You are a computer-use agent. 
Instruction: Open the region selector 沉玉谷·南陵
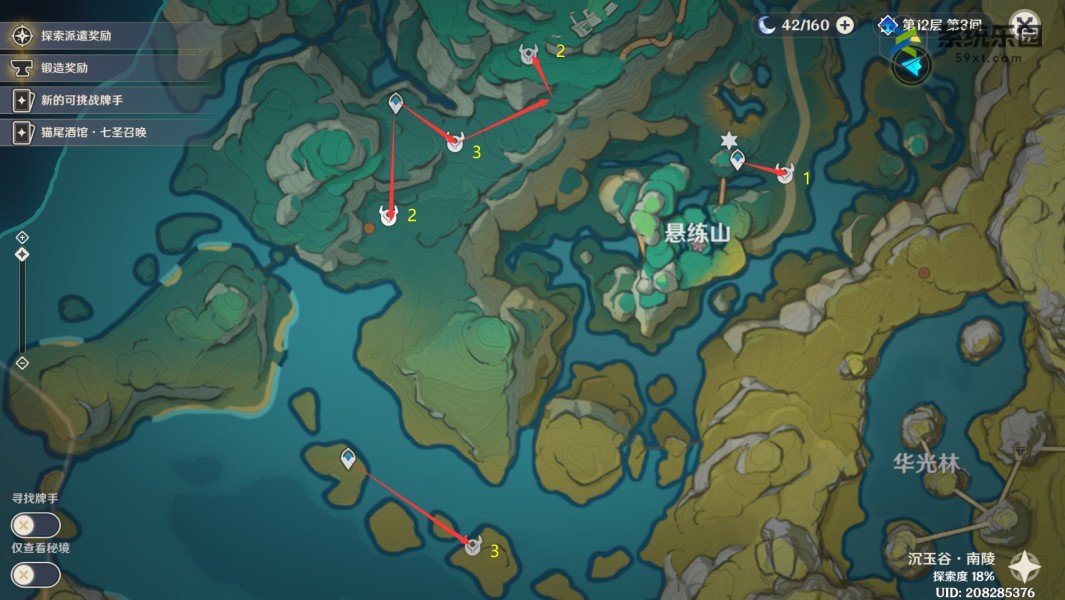952,558
